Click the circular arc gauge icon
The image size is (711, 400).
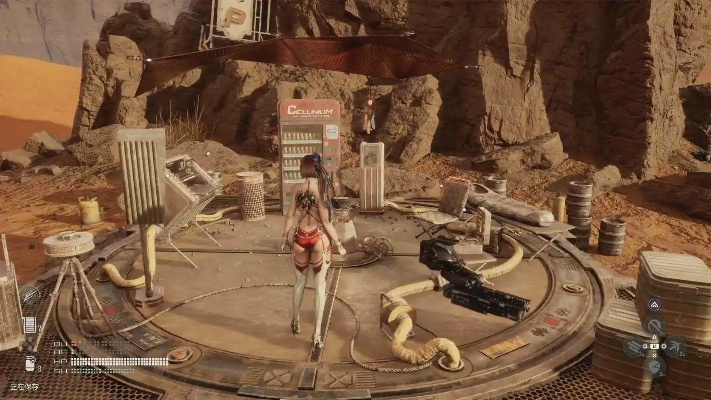29,295
